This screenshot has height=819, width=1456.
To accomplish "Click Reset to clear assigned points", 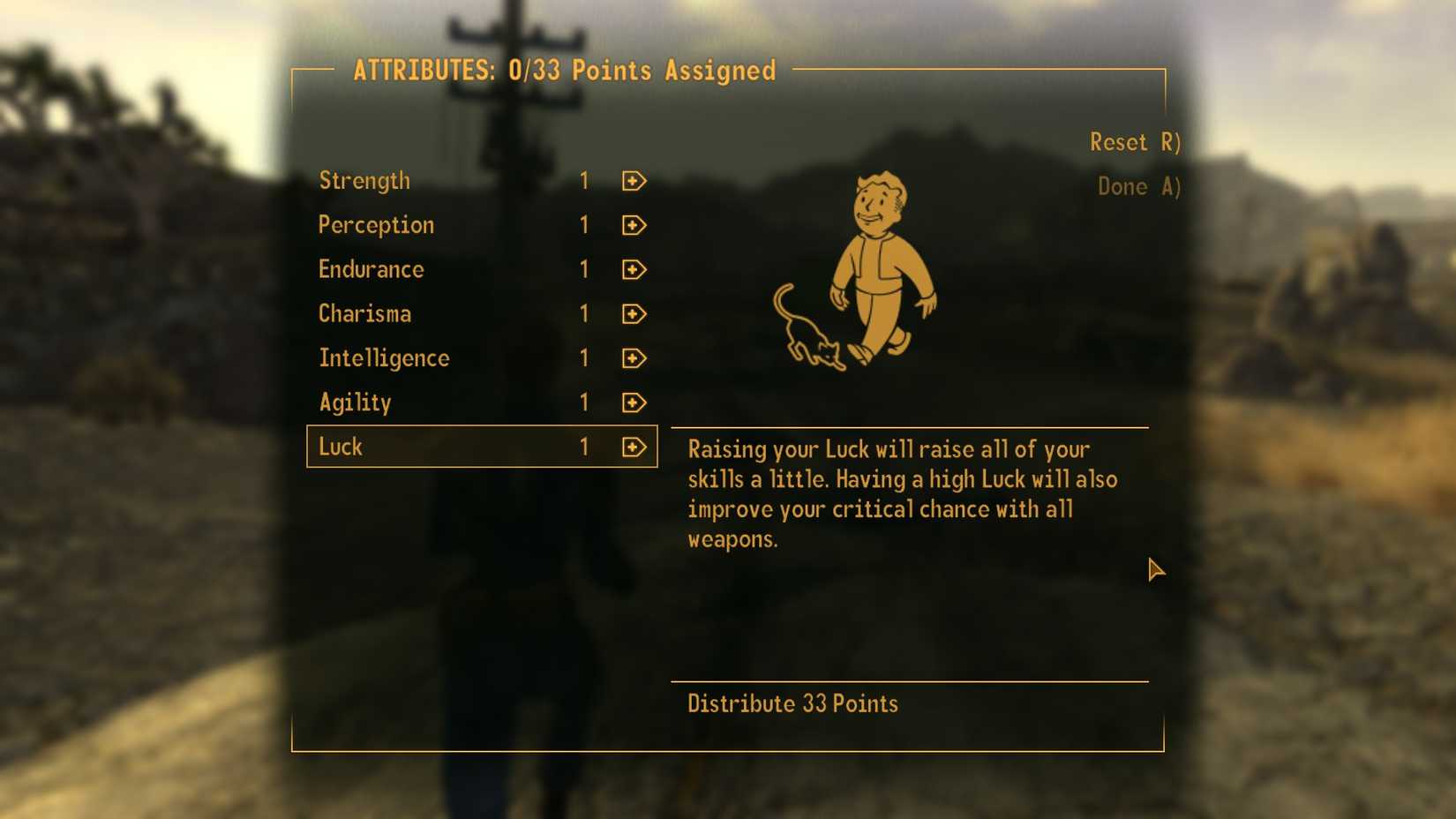I will pyautogui.click(x=1133, y=142).
